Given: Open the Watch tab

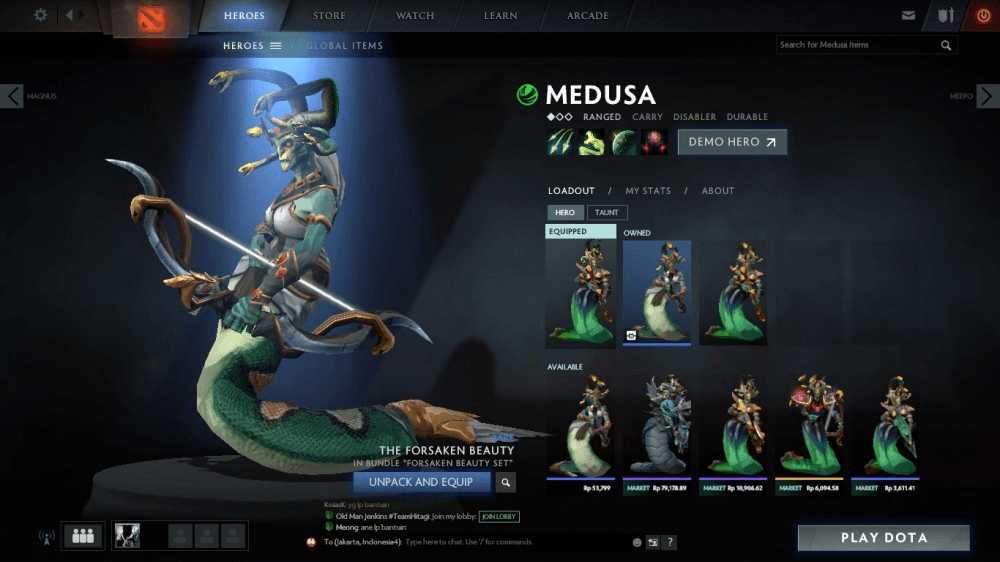Looking at the screenshot, I should pos(415,16).
